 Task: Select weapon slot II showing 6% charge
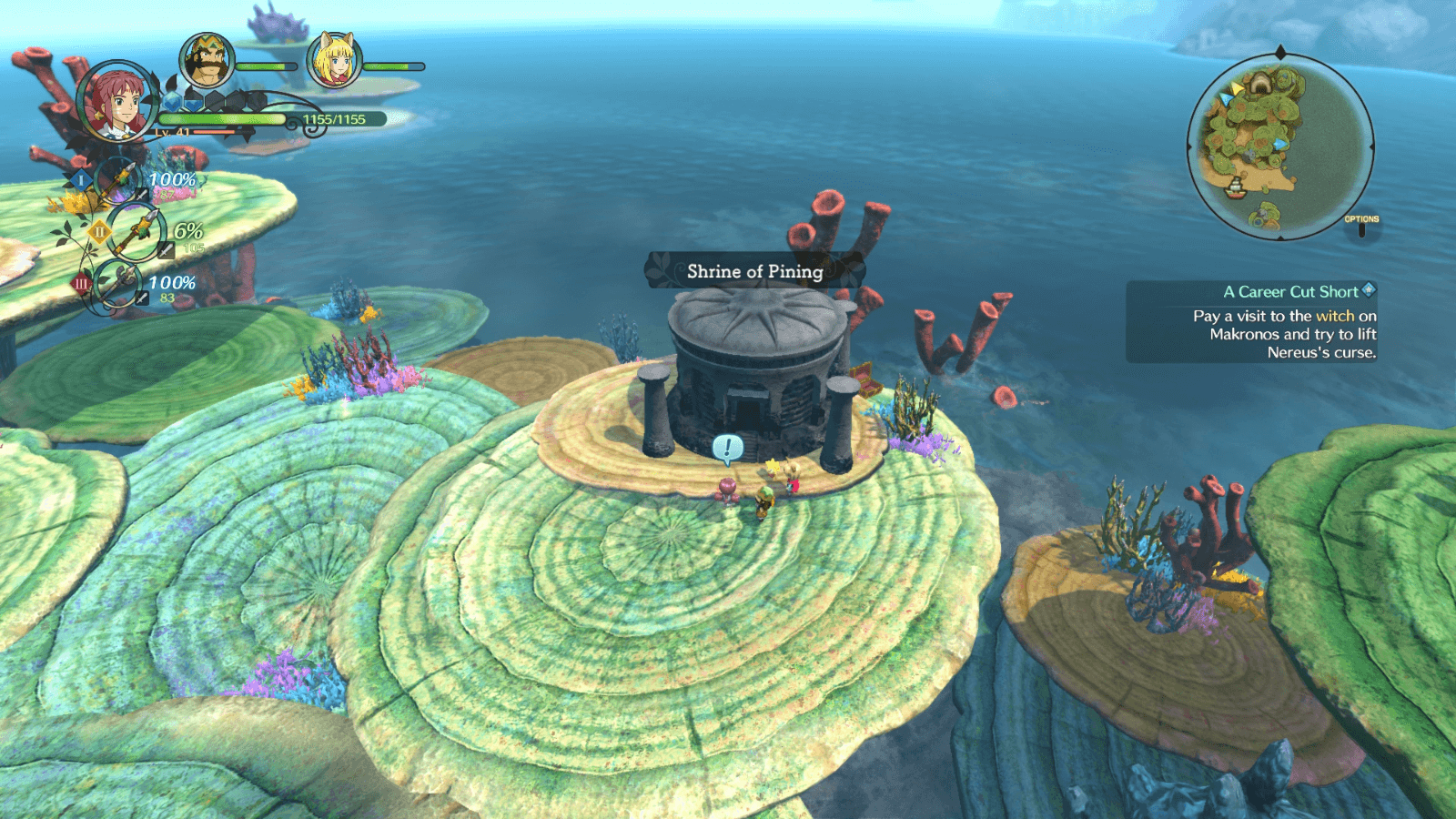[x=97, y=231]
